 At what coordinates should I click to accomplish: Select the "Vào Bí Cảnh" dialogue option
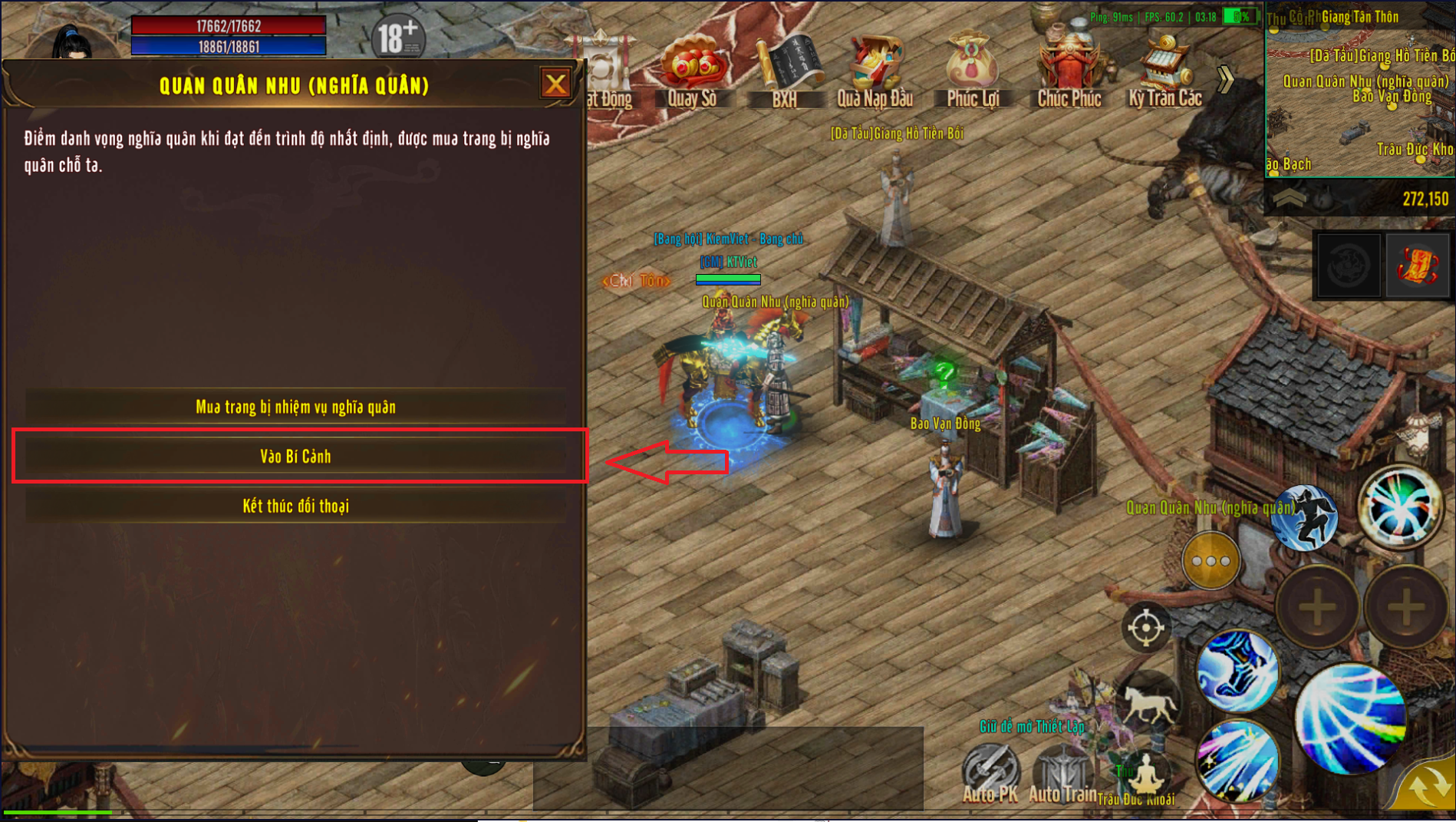pyautogui.click(x=295, y=457)
